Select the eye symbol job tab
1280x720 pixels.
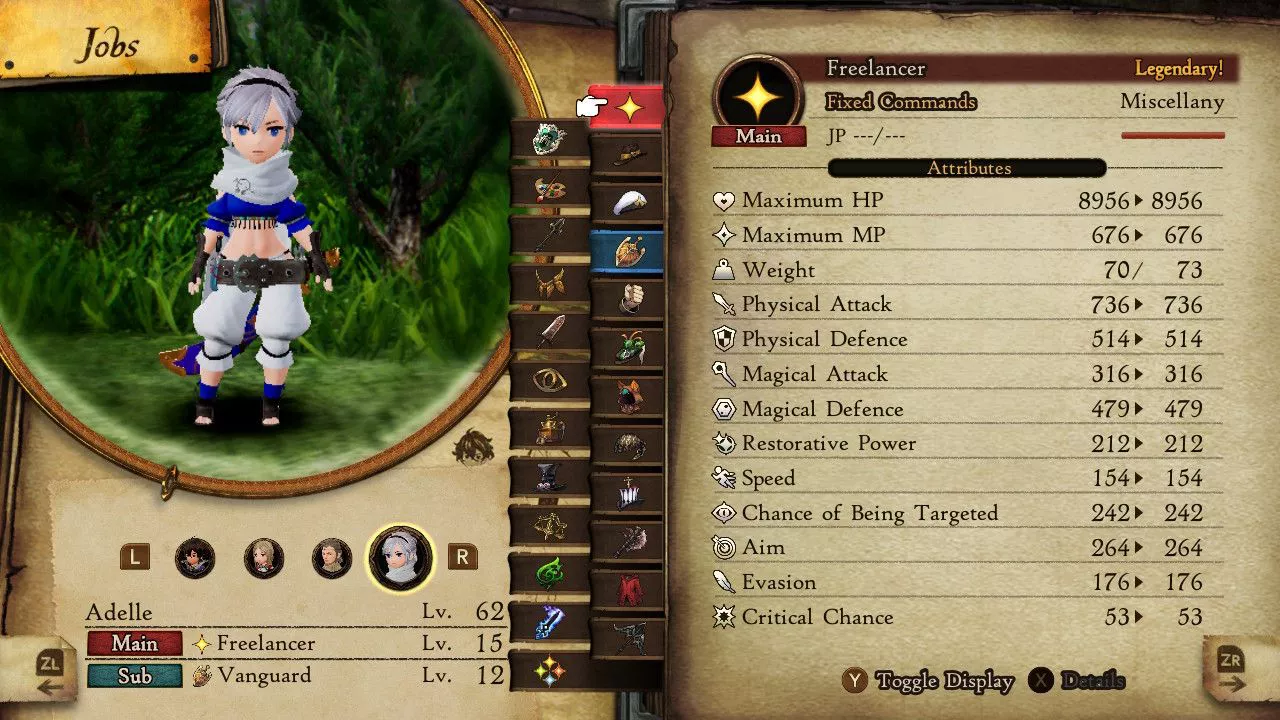(x=549, y=380)
